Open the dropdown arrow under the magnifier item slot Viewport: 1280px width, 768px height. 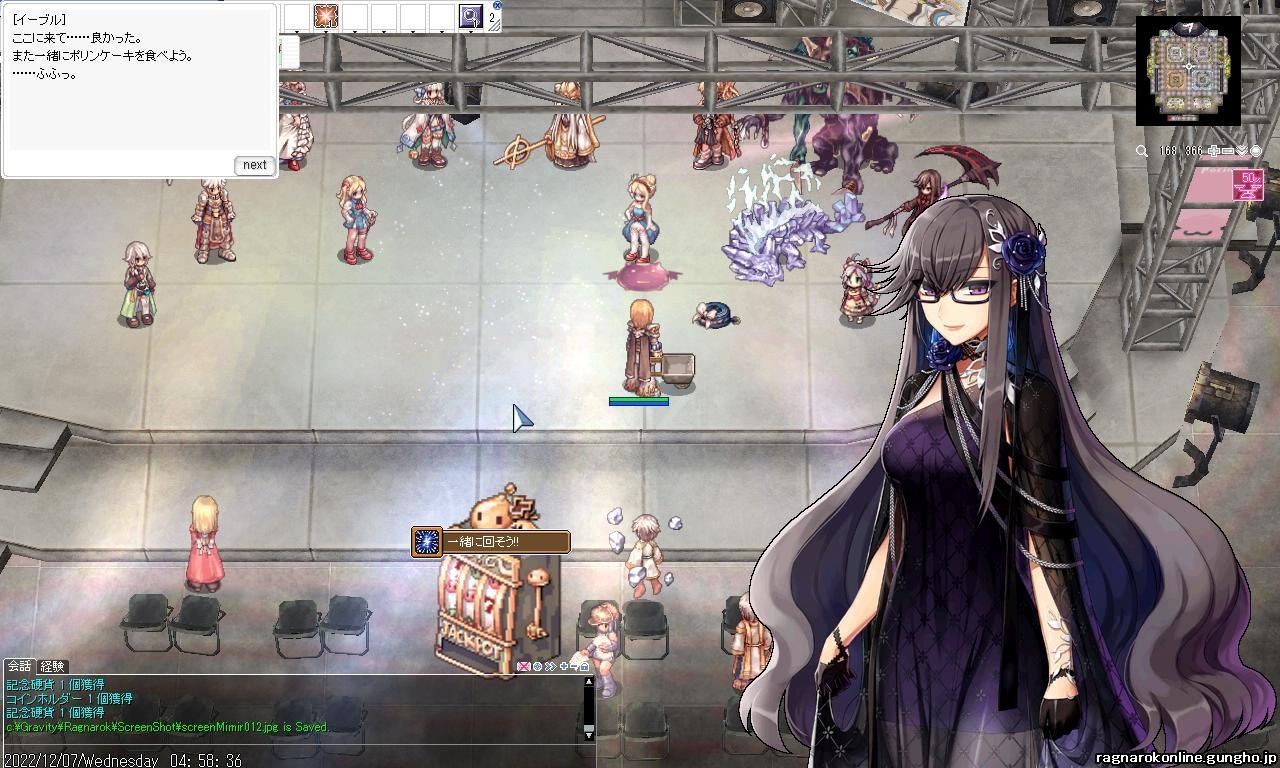tap(471, 31)
